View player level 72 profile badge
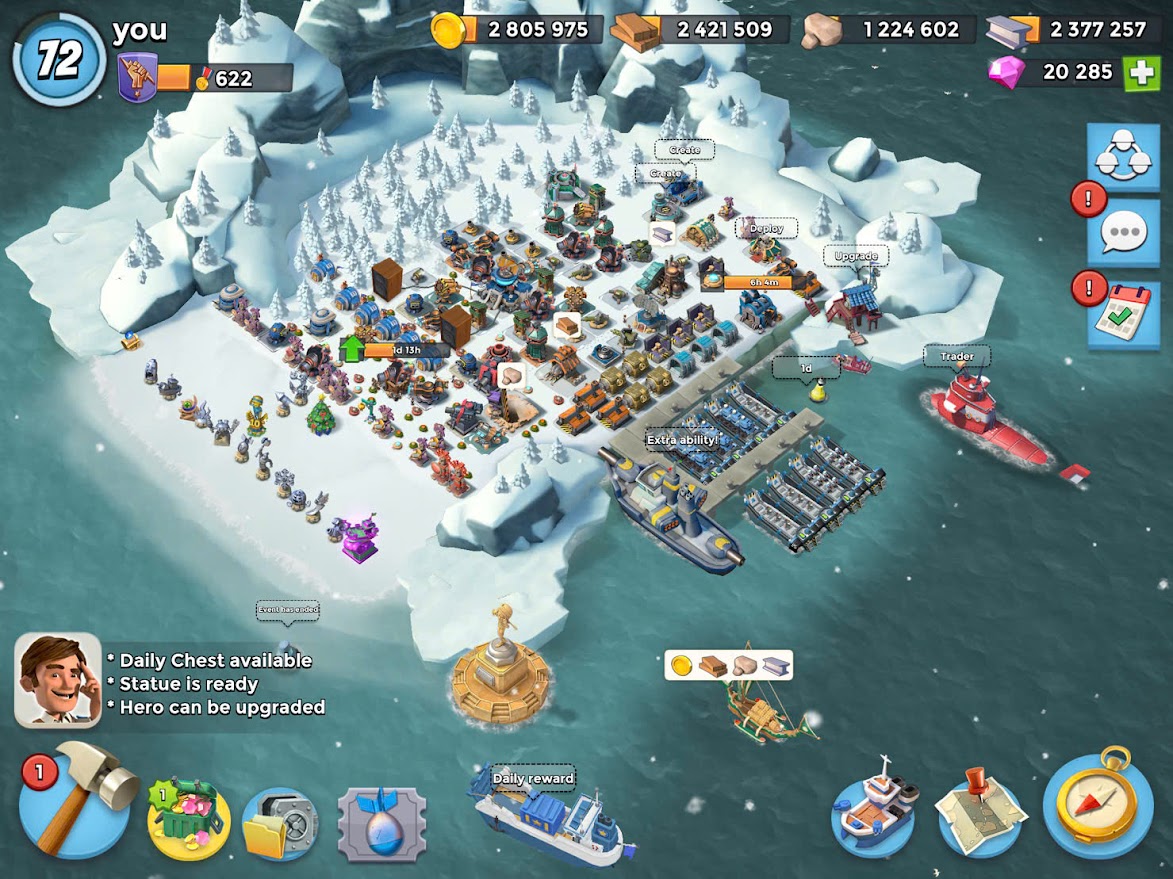This screenshot has width=1173, height=879. (x=59, y=60)
